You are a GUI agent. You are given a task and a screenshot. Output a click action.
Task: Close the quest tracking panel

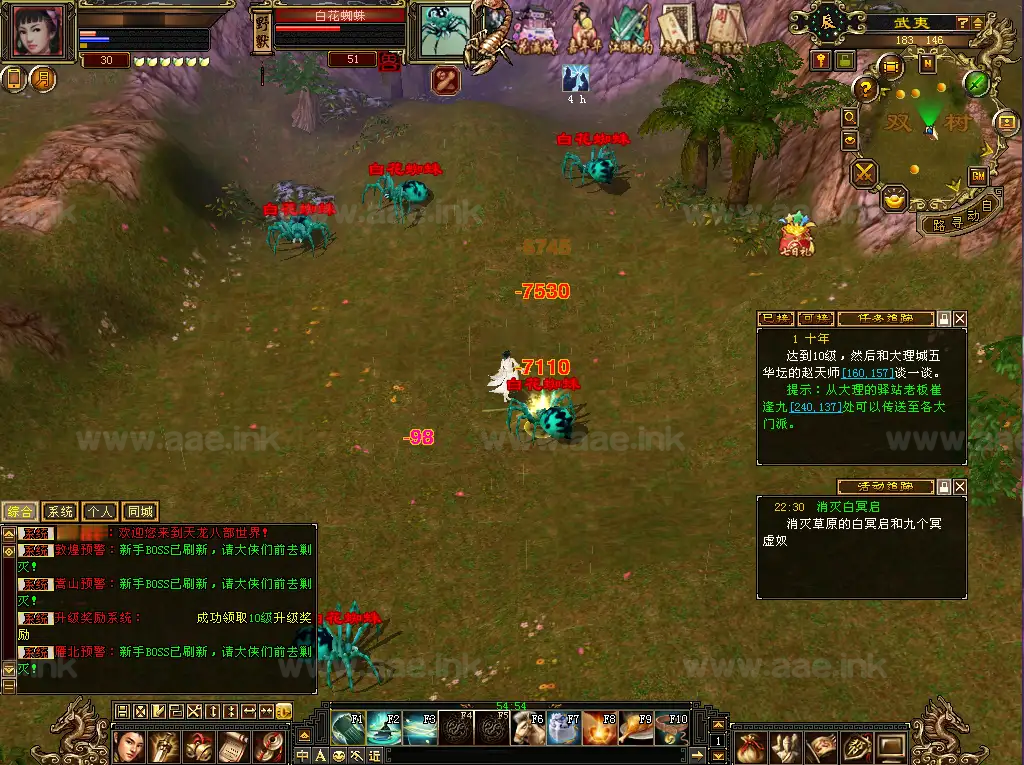tap(960, 319)
